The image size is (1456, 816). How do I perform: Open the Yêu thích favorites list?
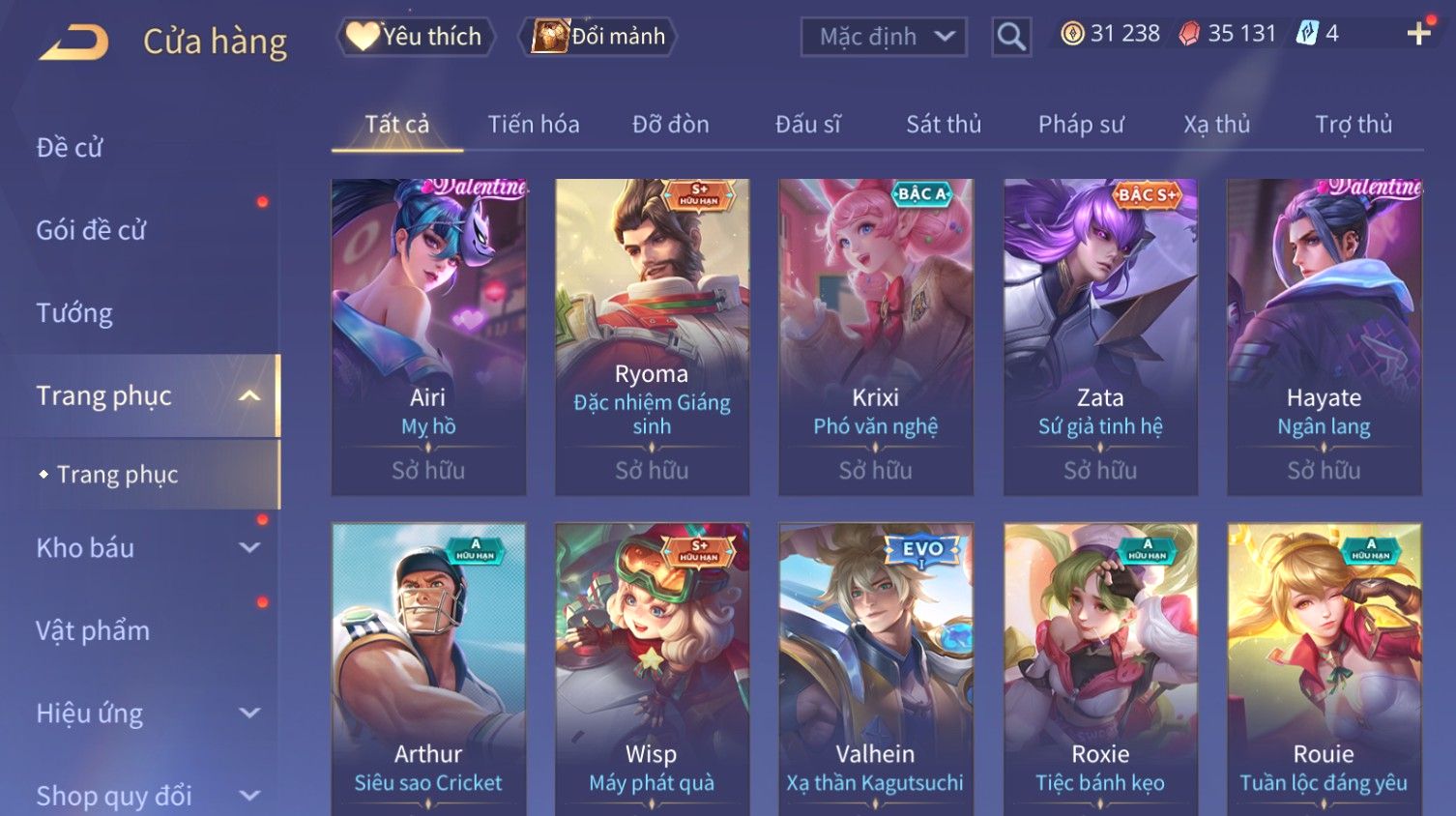pyautogui.click(x=416, y=37)
